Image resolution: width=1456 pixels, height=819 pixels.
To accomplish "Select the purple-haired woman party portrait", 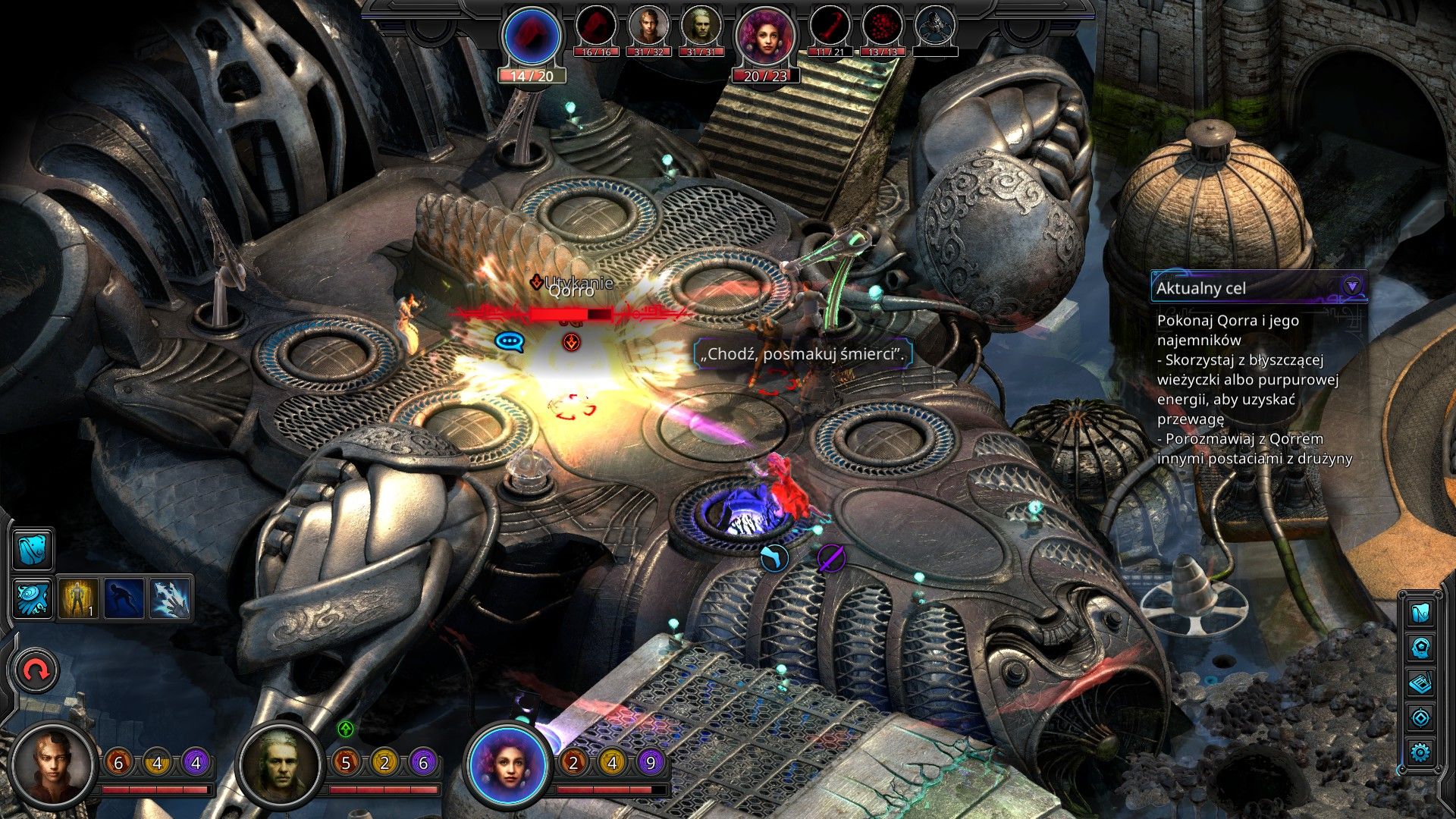I will click(509, 764).
